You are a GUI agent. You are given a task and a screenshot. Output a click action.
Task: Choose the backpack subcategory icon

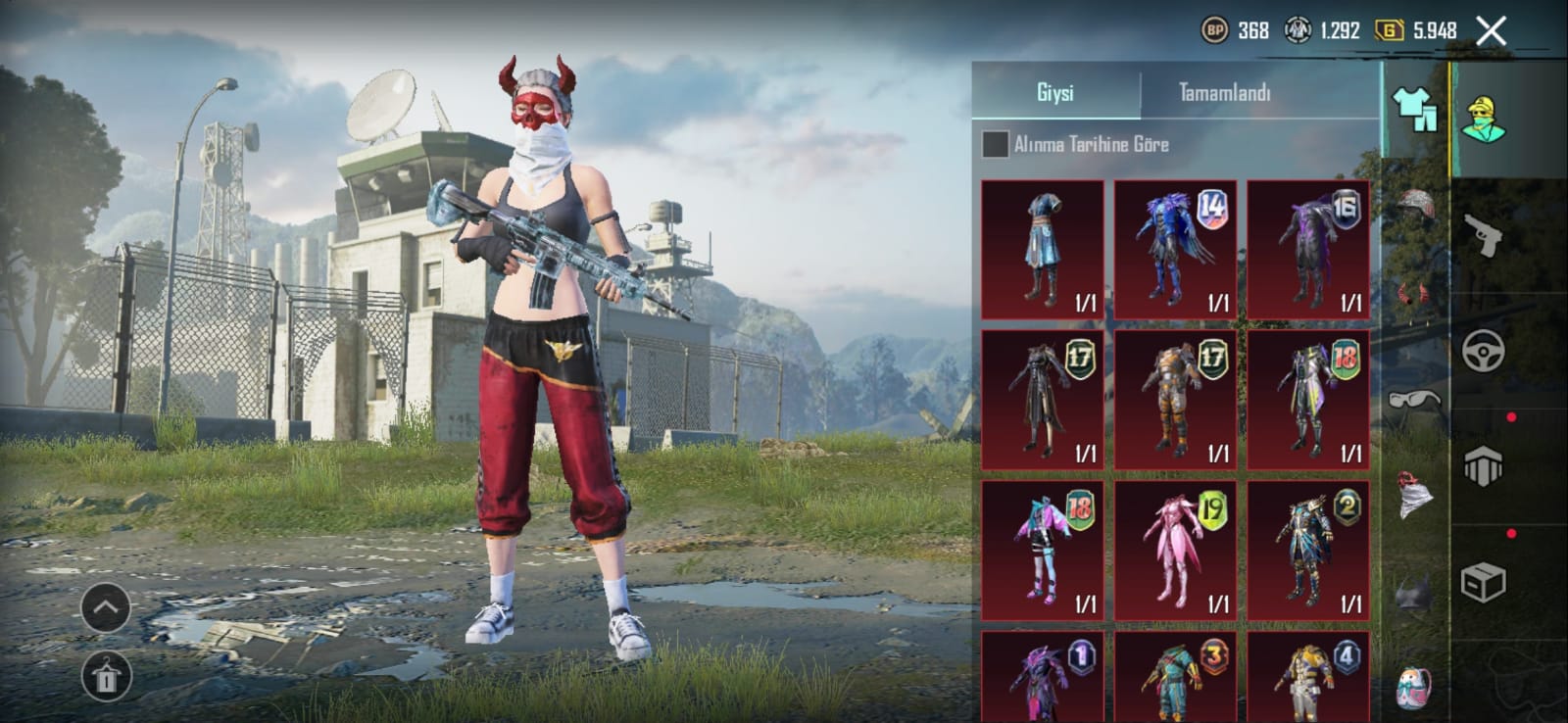click(x=1414, y=688)
